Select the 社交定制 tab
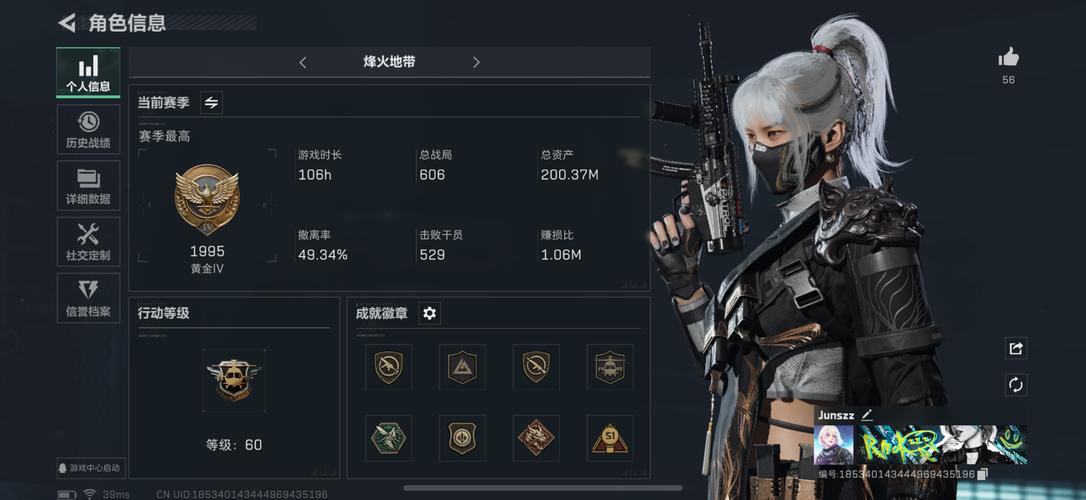This screenshot has width=1086, height=500. (x=88, y=242)
